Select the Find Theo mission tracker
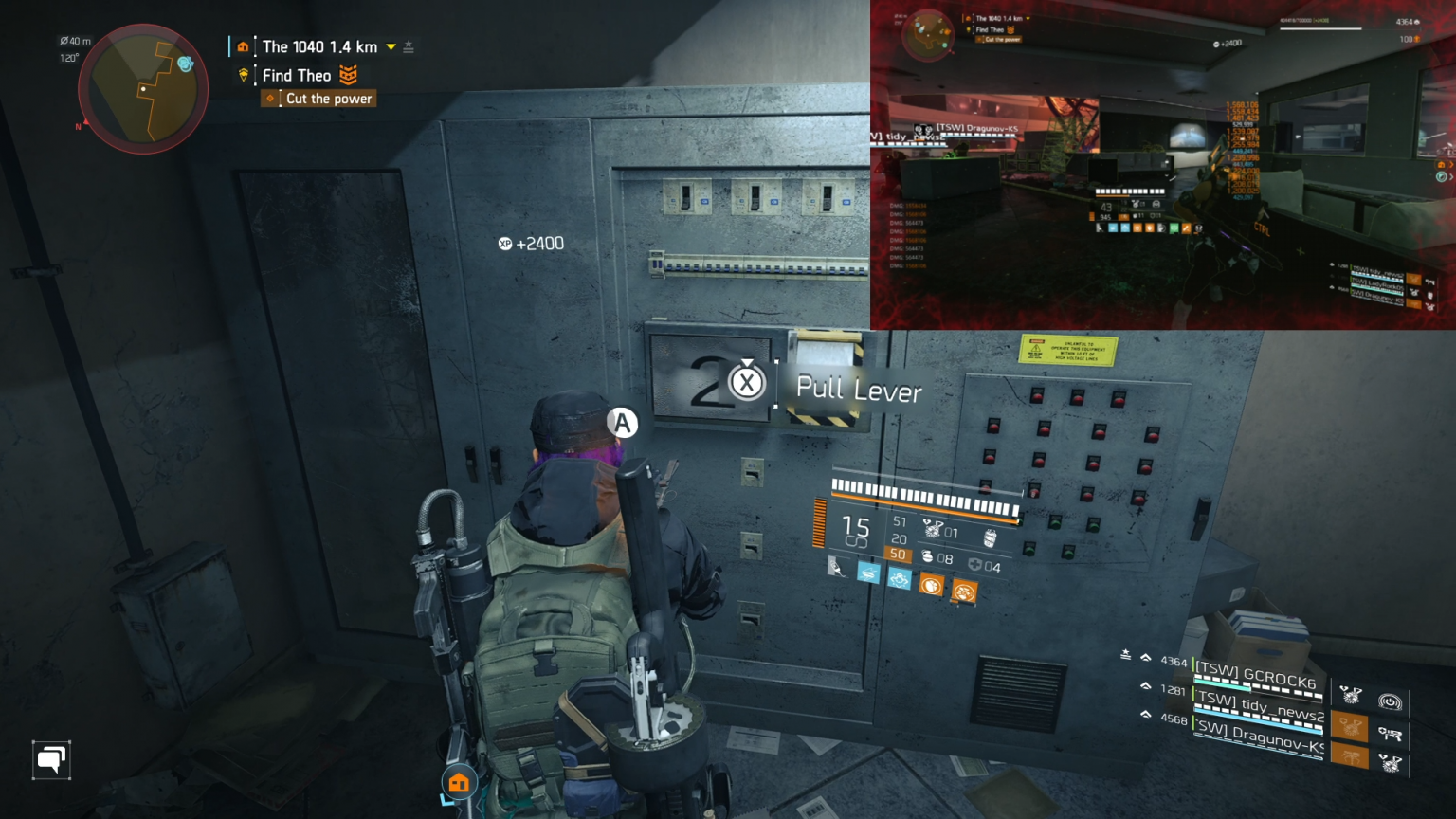 [x=297, y=76]
